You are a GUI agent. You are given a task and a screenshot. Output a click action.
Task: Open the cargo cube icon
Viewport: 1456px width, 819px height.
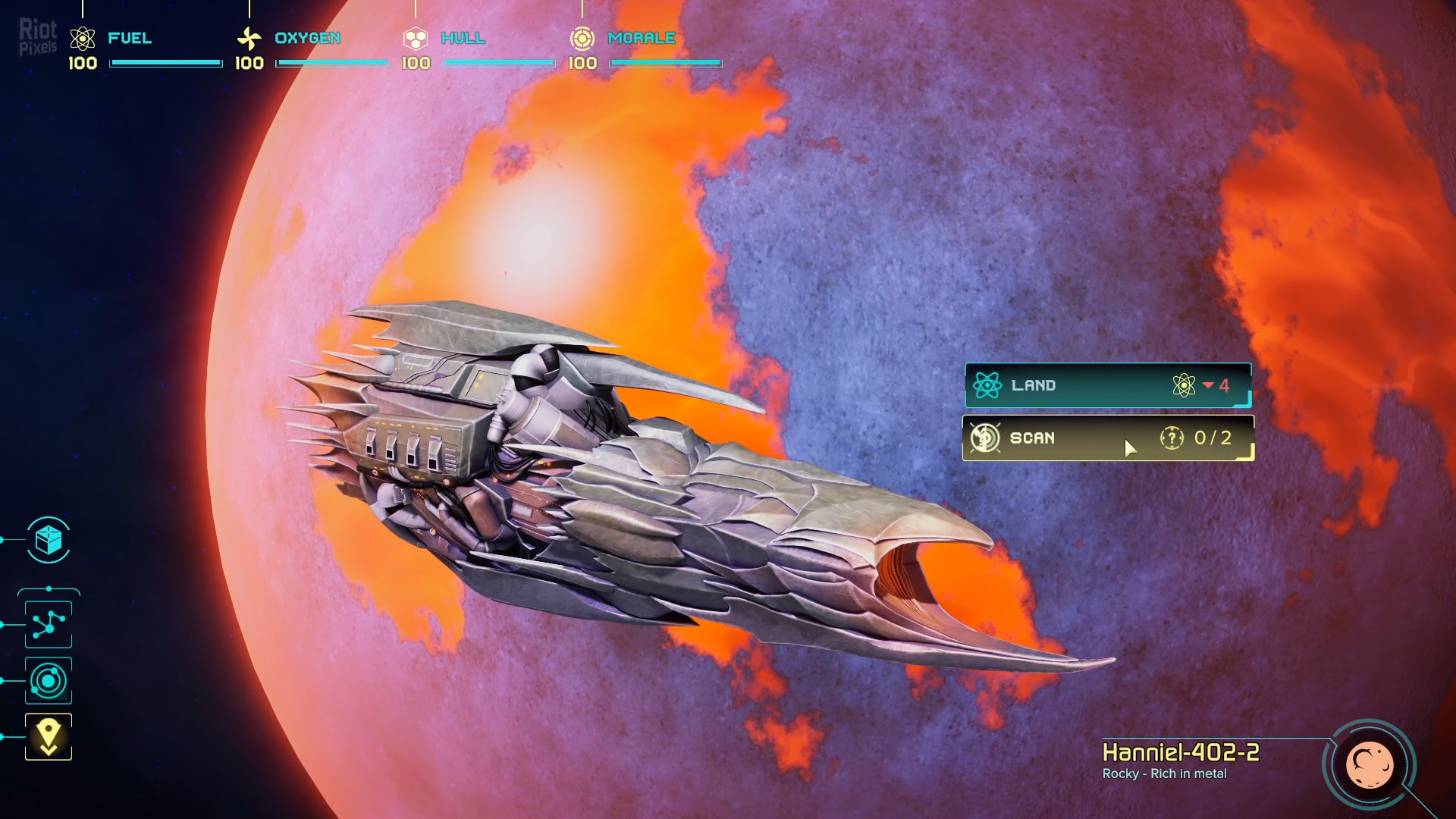(49, 540)
